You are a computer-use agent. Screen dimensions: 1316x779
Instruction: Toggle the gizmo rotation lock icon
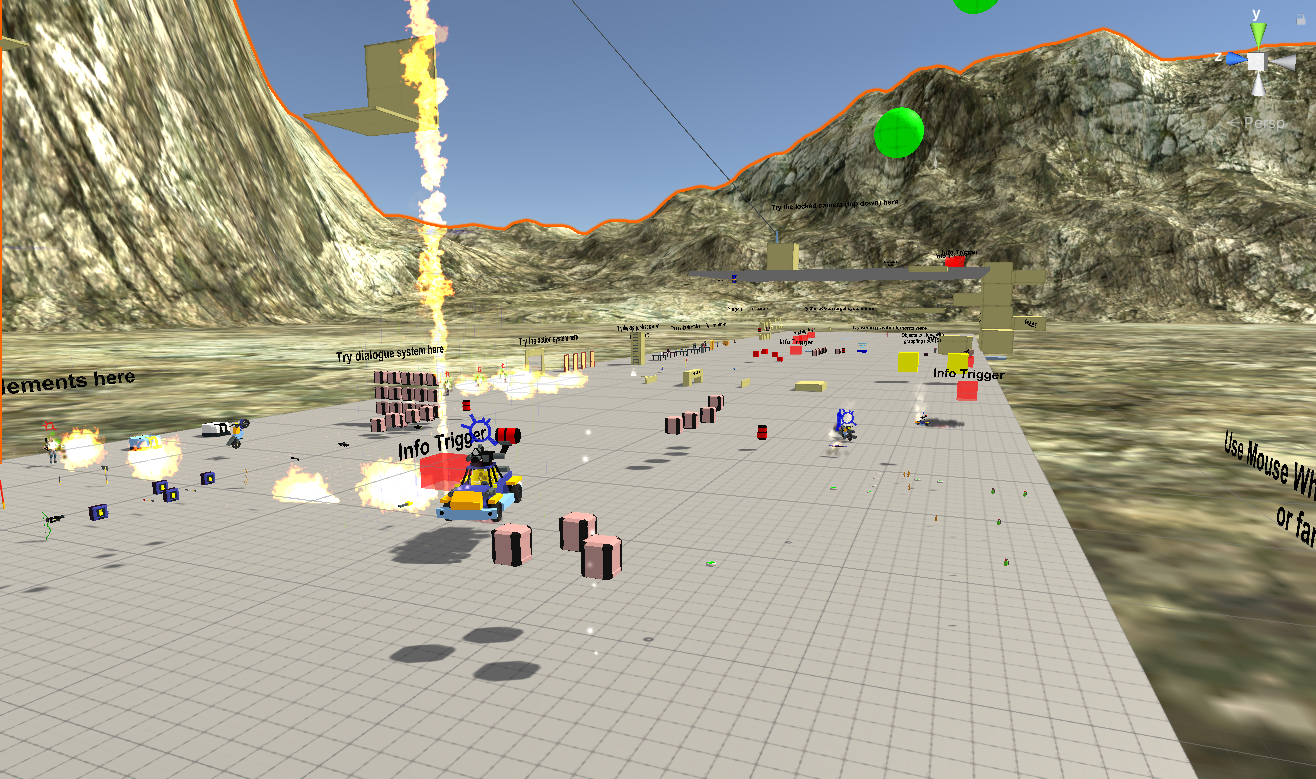1299,18
